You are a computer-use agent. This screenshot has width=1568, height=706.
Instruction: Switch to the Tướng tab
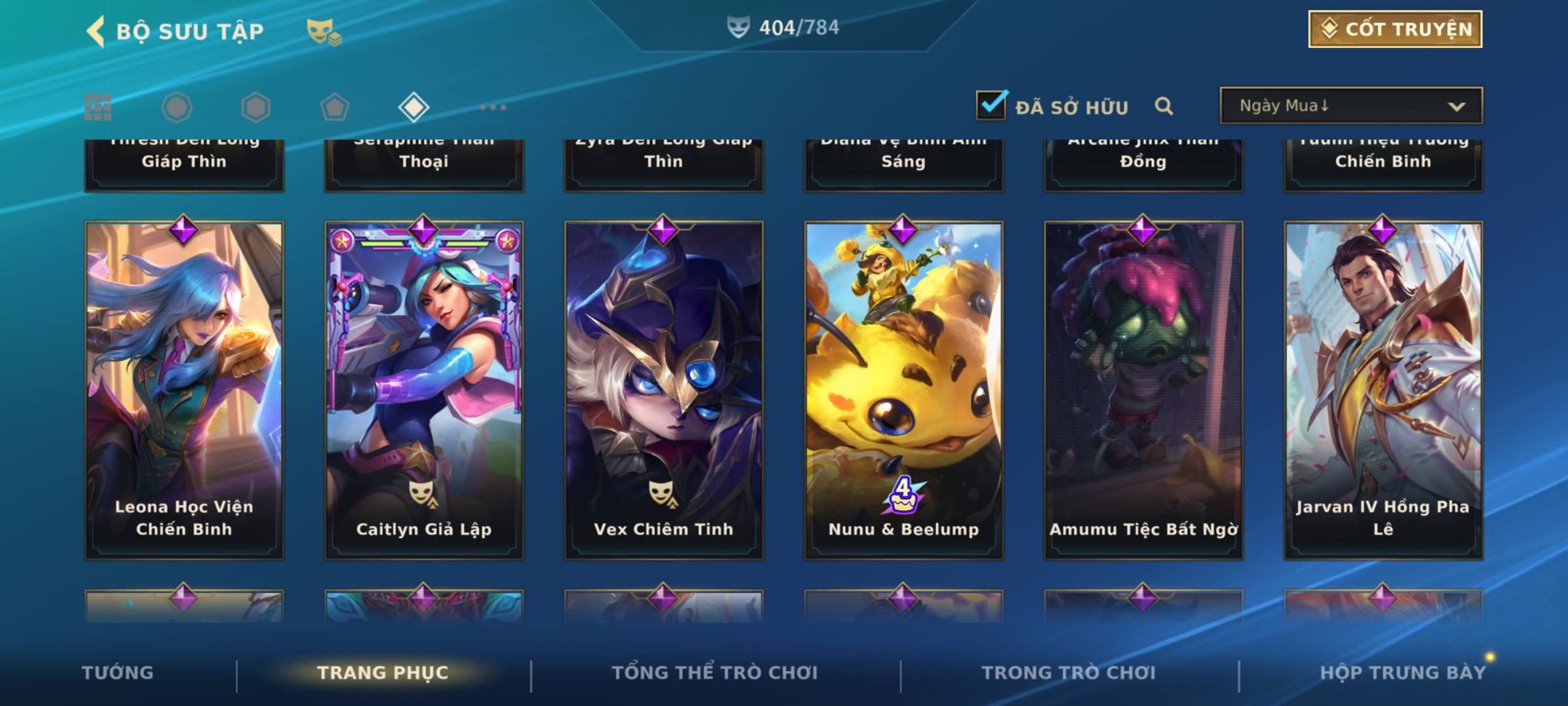click(x=118, y=673)
